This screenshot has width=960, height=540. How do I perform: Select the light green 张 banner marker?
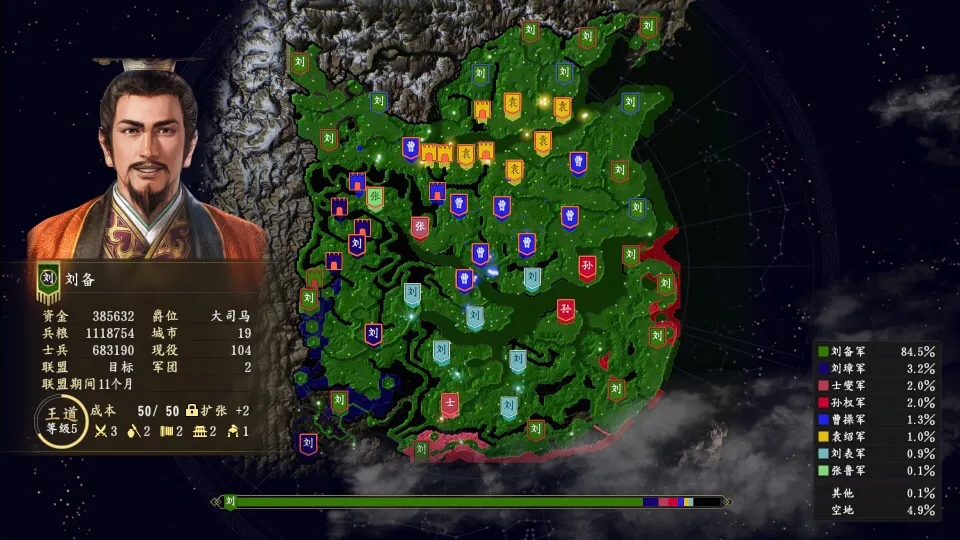[x=375, y=198]
